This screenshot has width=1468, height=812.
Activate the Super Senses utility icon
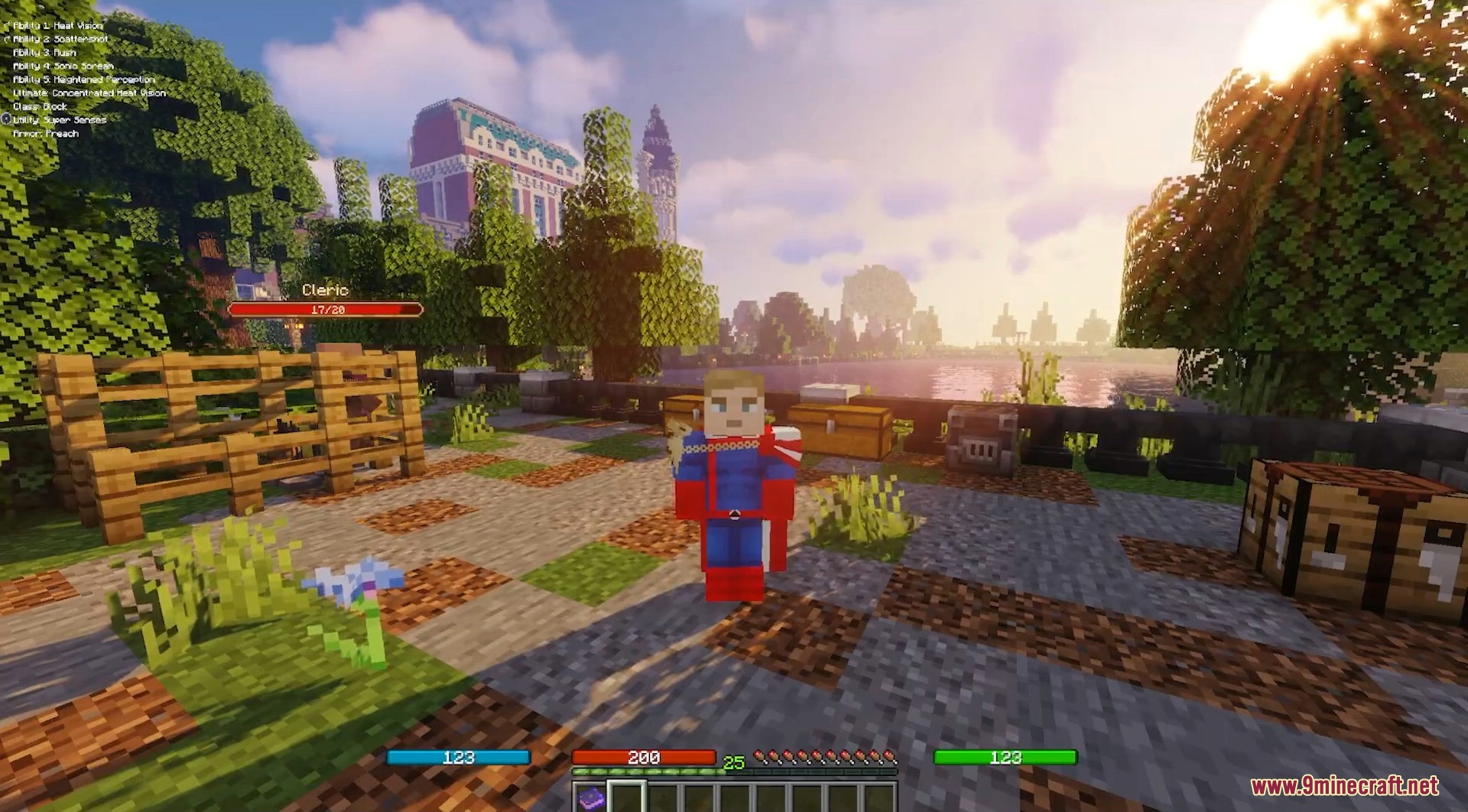click(x=6, y=120)
